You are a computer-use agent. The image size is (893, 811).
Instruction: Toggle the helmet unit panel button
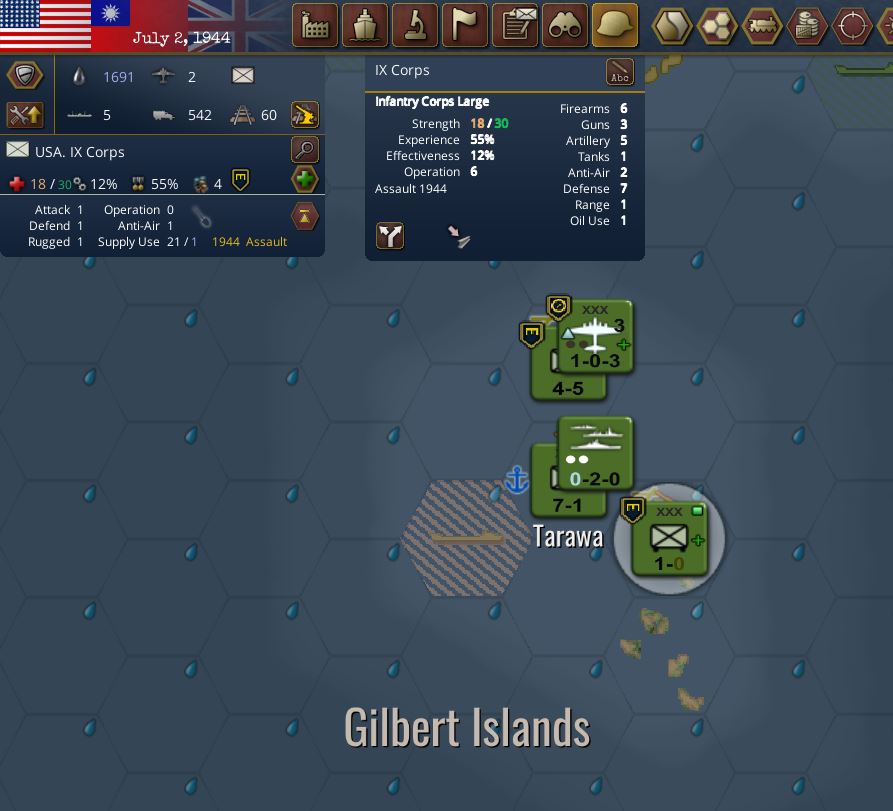click(x=615, y=26)
